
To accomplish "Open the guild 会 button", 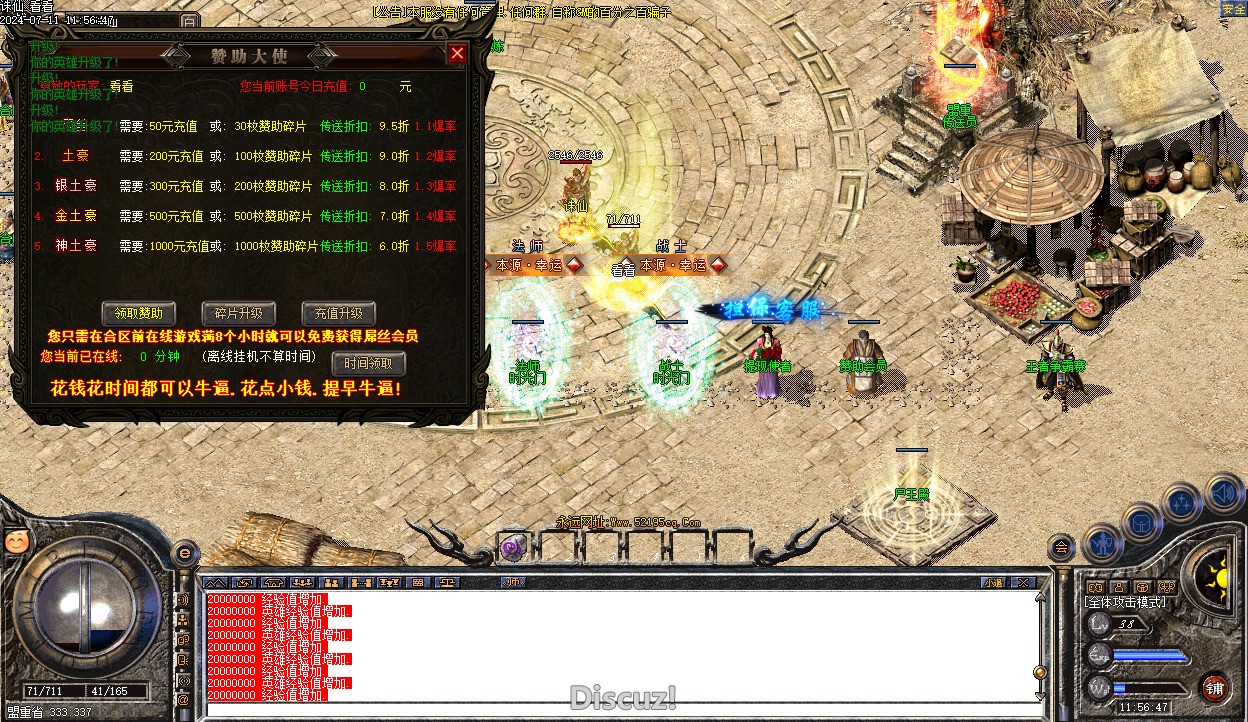I will pyautogui.click(x=1061, y=548).
